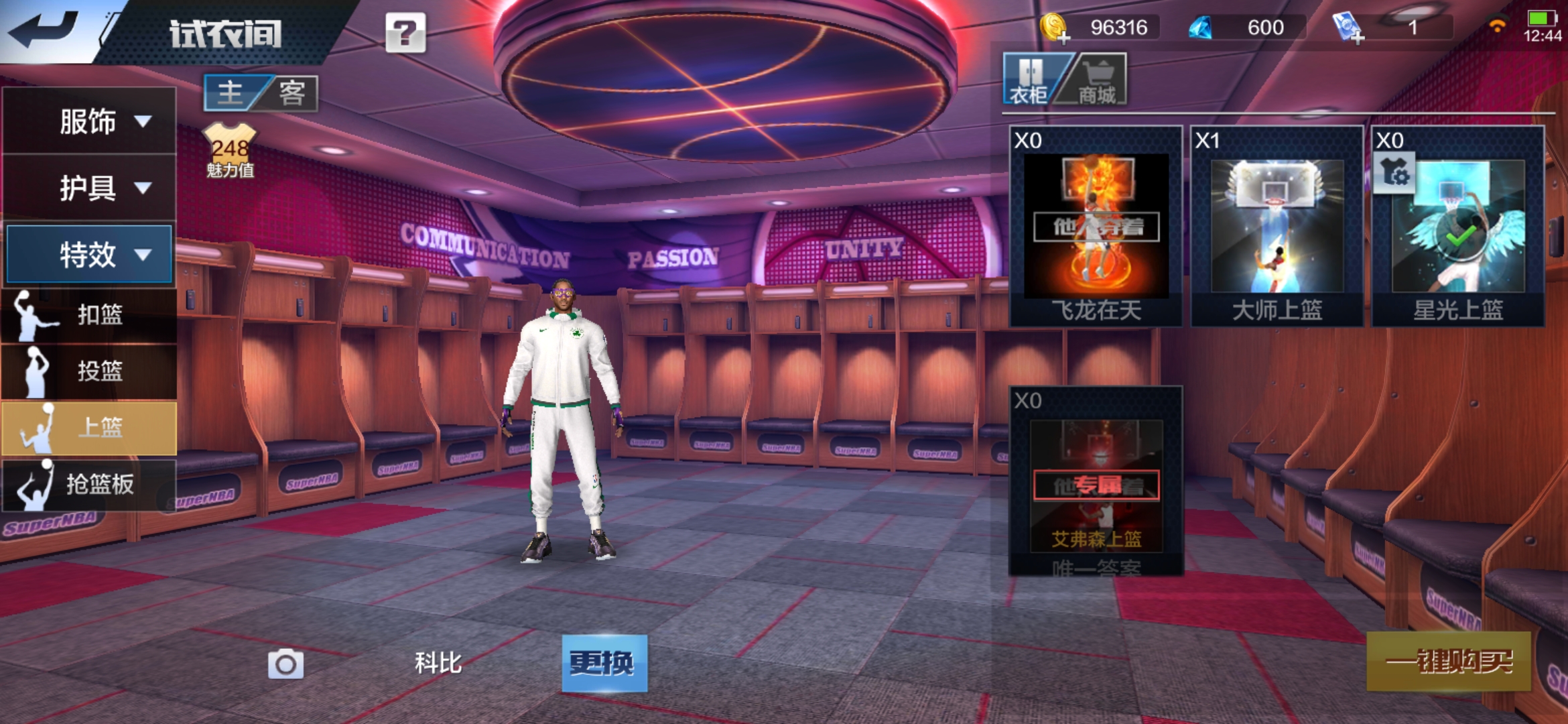
Task: Click the 一键购买 one-click purchase button
Action: pos(1448,662)
